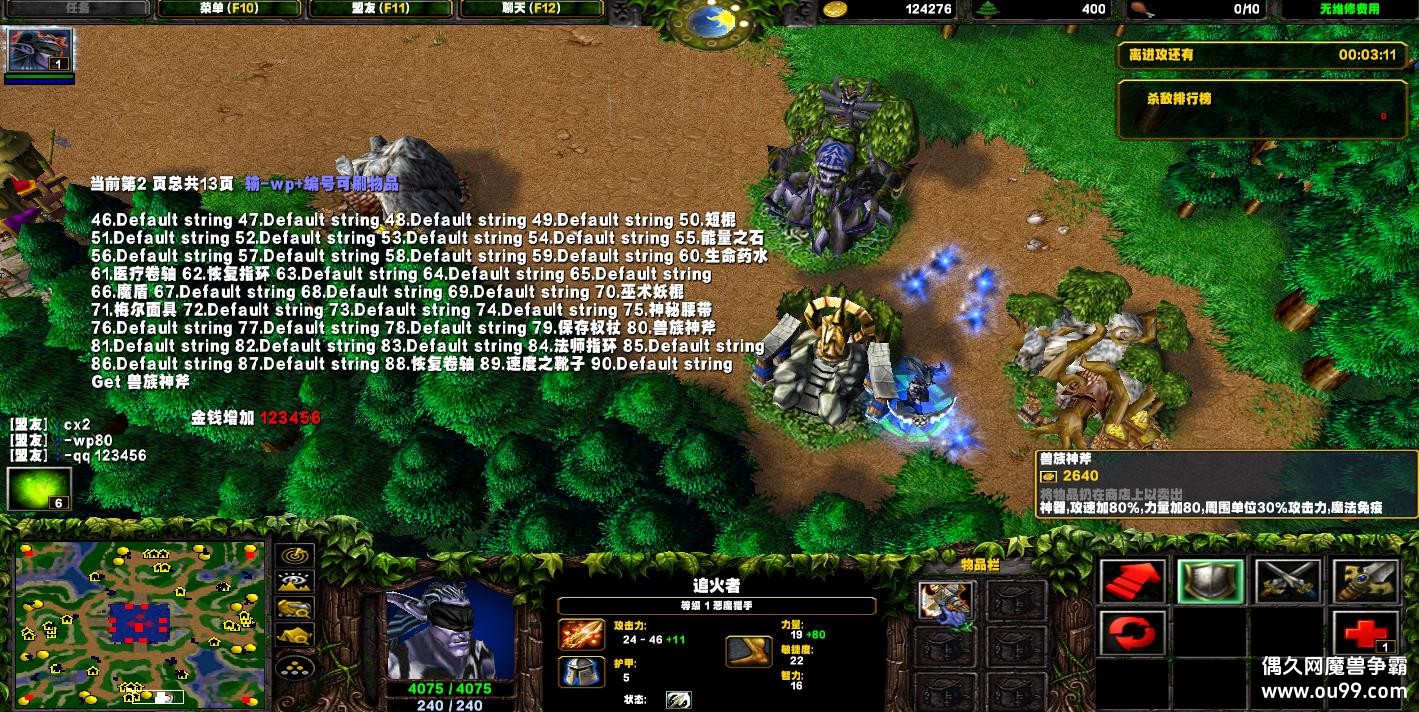Activate the red arrow Move command
The width and height of the screenshot is (1419, 712).
pos(1133,581)
